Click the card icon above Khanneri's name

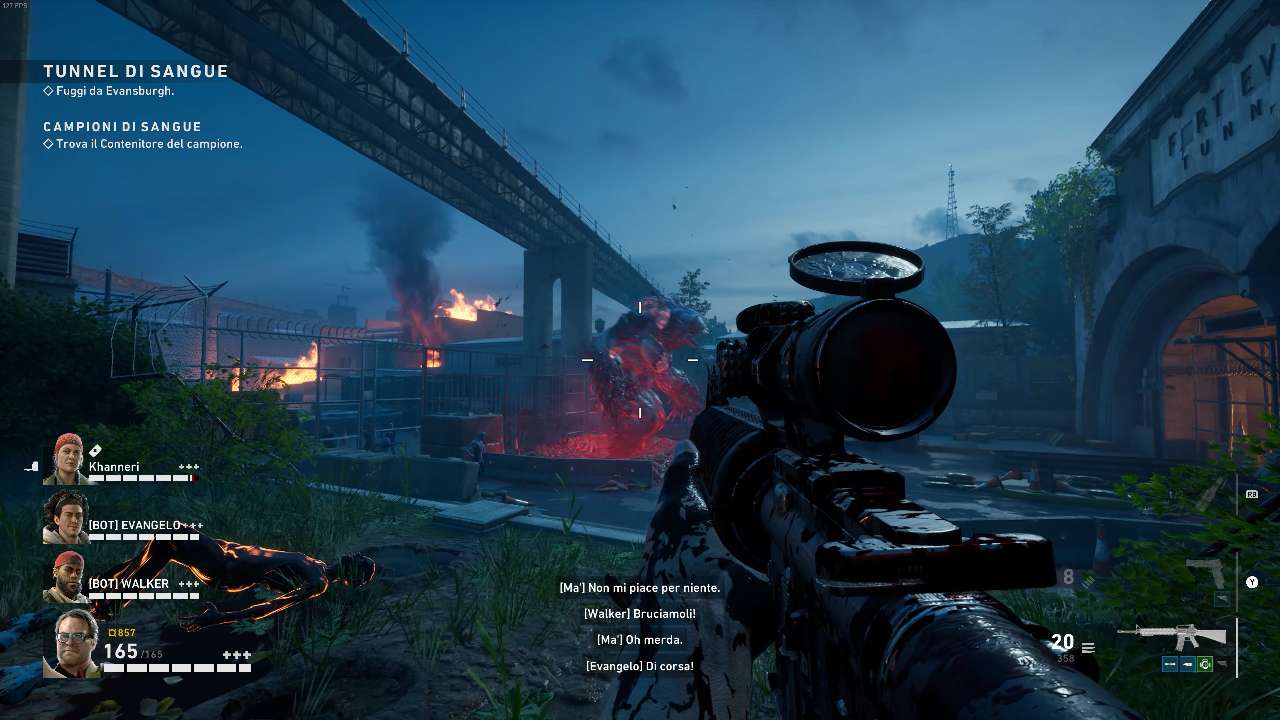(x=95, y=451)
